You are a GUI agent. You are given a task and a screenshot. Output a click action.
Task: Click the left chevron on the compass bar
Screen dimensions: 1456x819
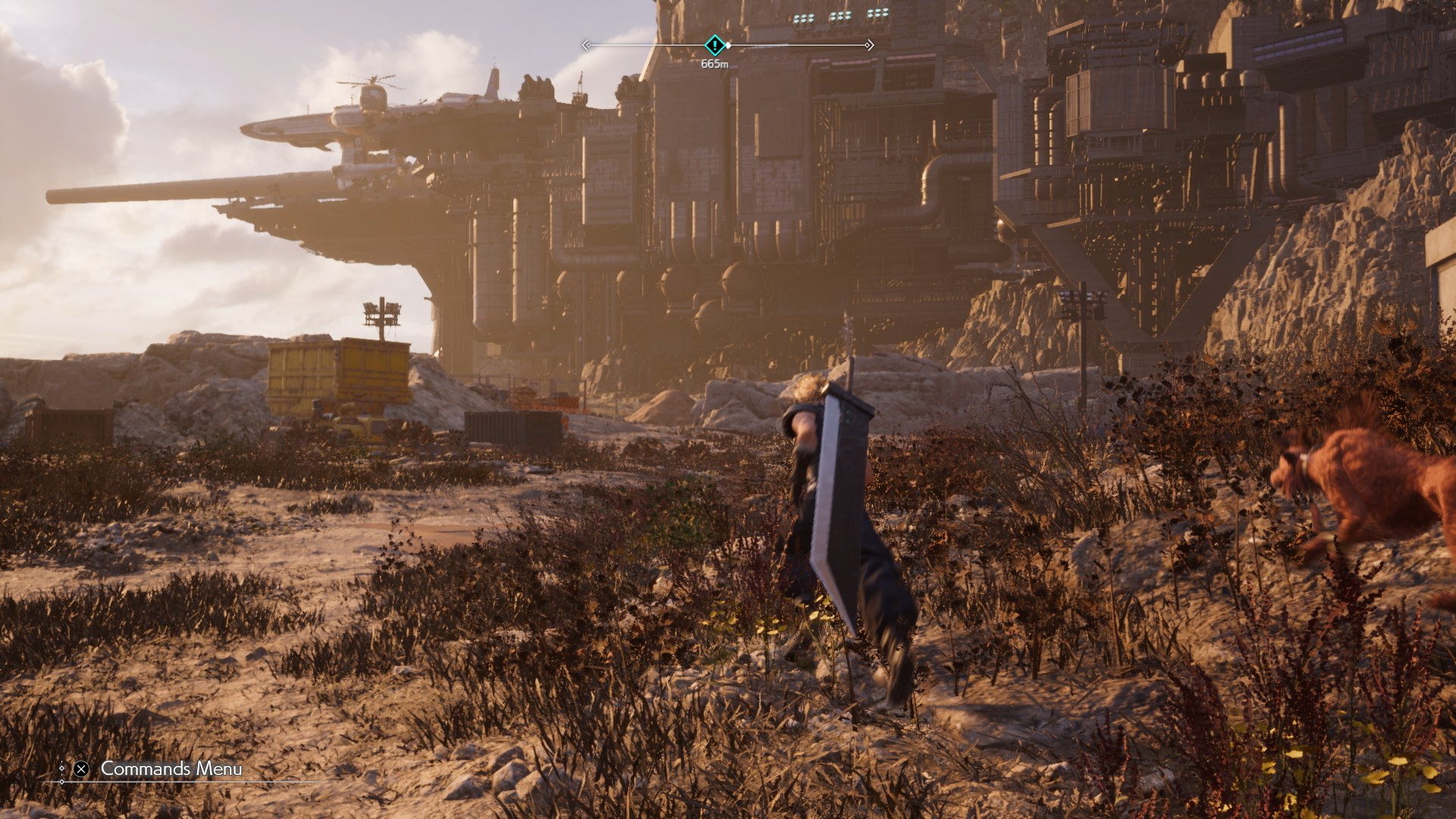point(587,45)
